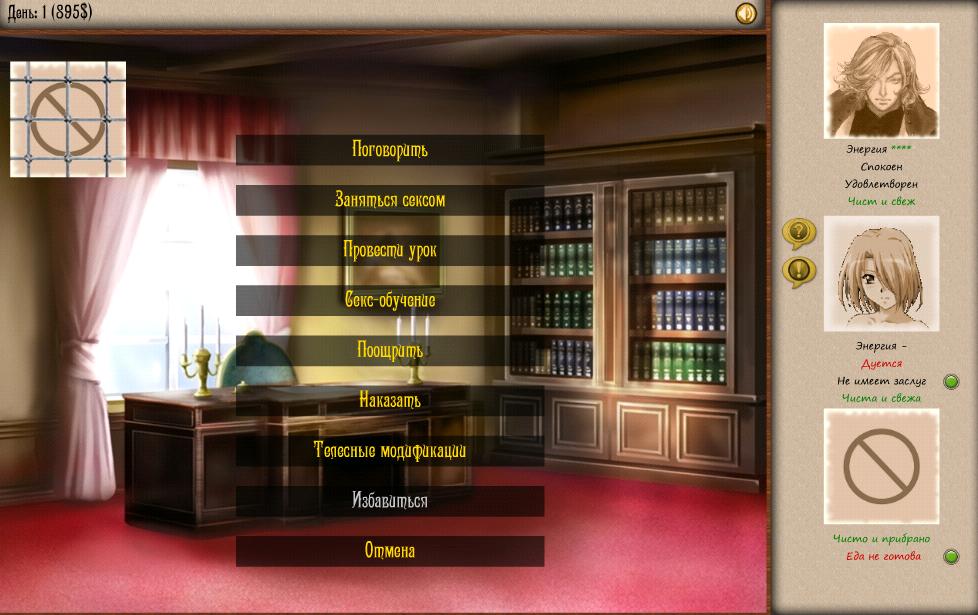The height and width of the screenshot is (615, 978).
Task: Click the green dot beside Еда не готова
Action: pos(951,557)
